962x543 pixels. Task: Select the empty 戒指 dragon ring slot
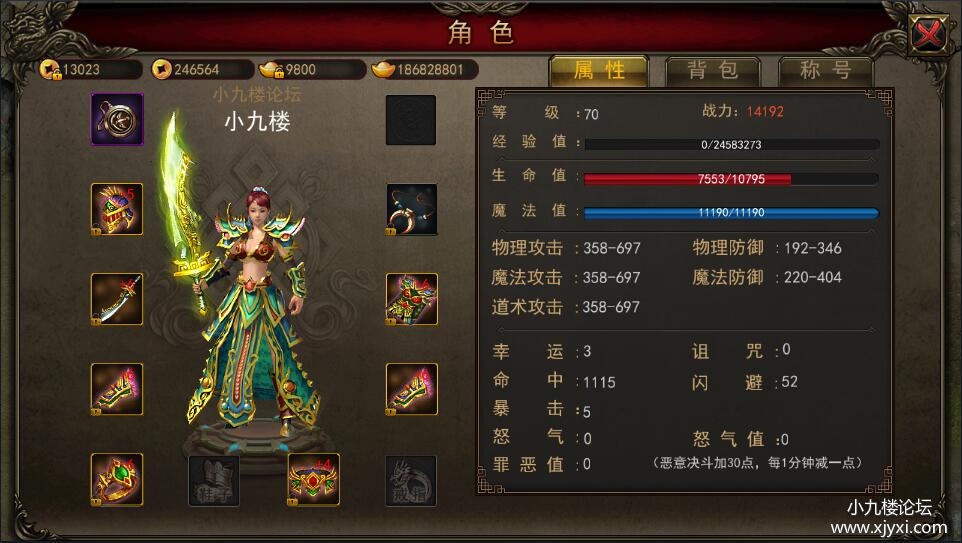pyautogui.click(x=411, y=480)
